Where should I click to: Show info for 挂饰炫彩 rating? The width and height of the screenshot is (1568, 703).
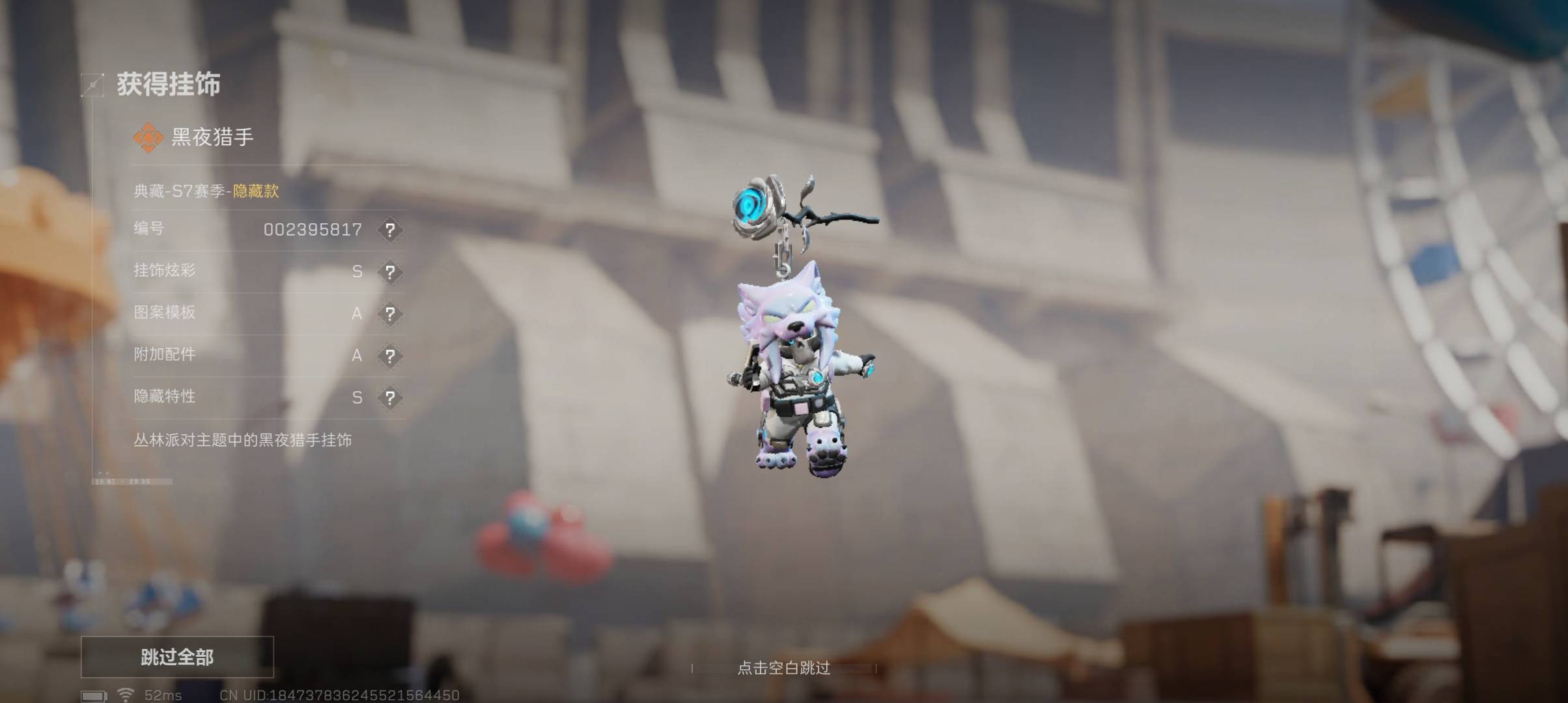pos(389,271)
